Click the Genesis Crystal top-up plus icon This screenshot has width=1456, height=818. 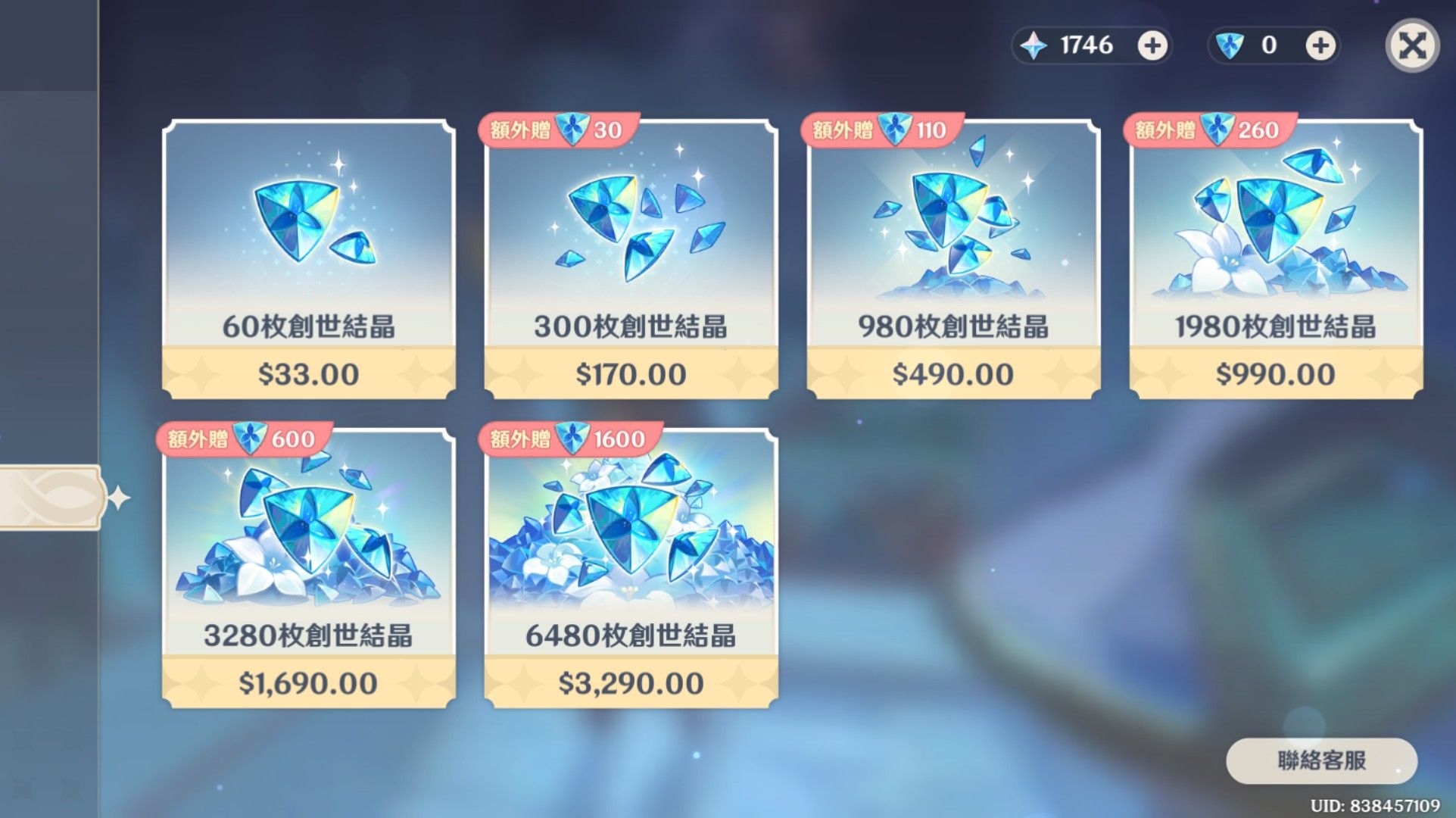1152,45
